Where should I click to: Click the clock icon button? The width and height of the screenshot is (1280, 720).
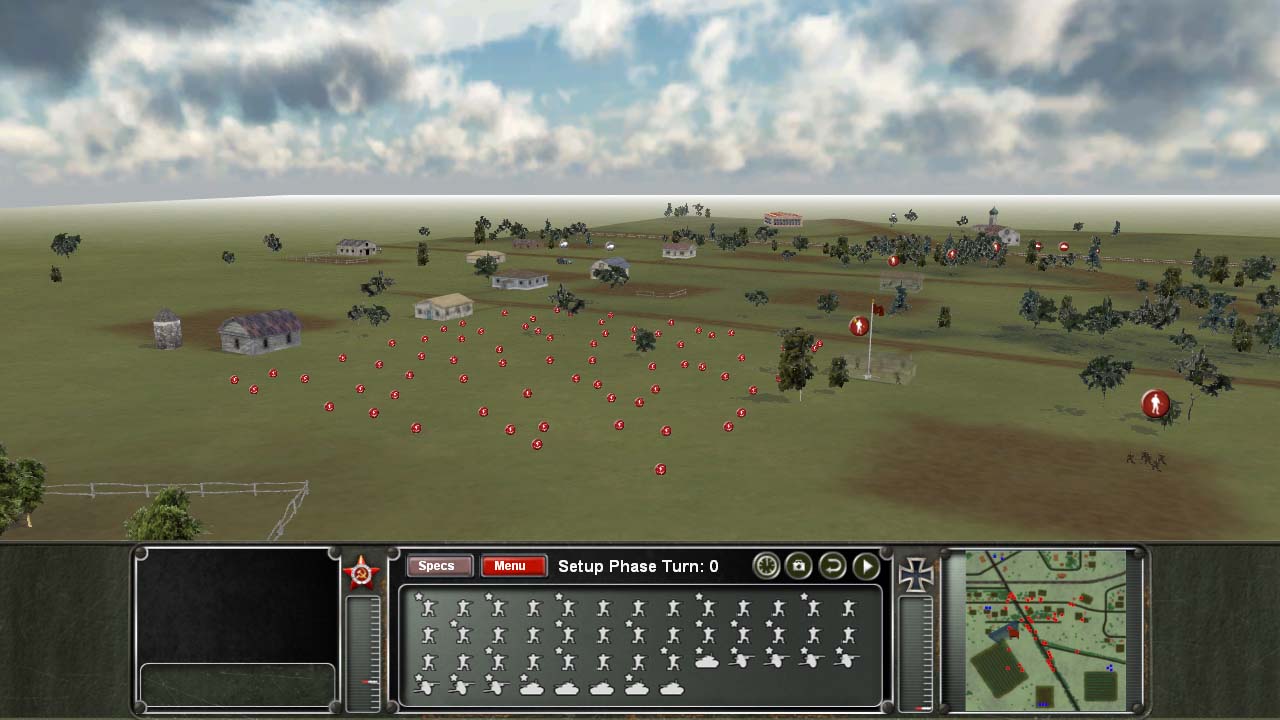[766, 566]
